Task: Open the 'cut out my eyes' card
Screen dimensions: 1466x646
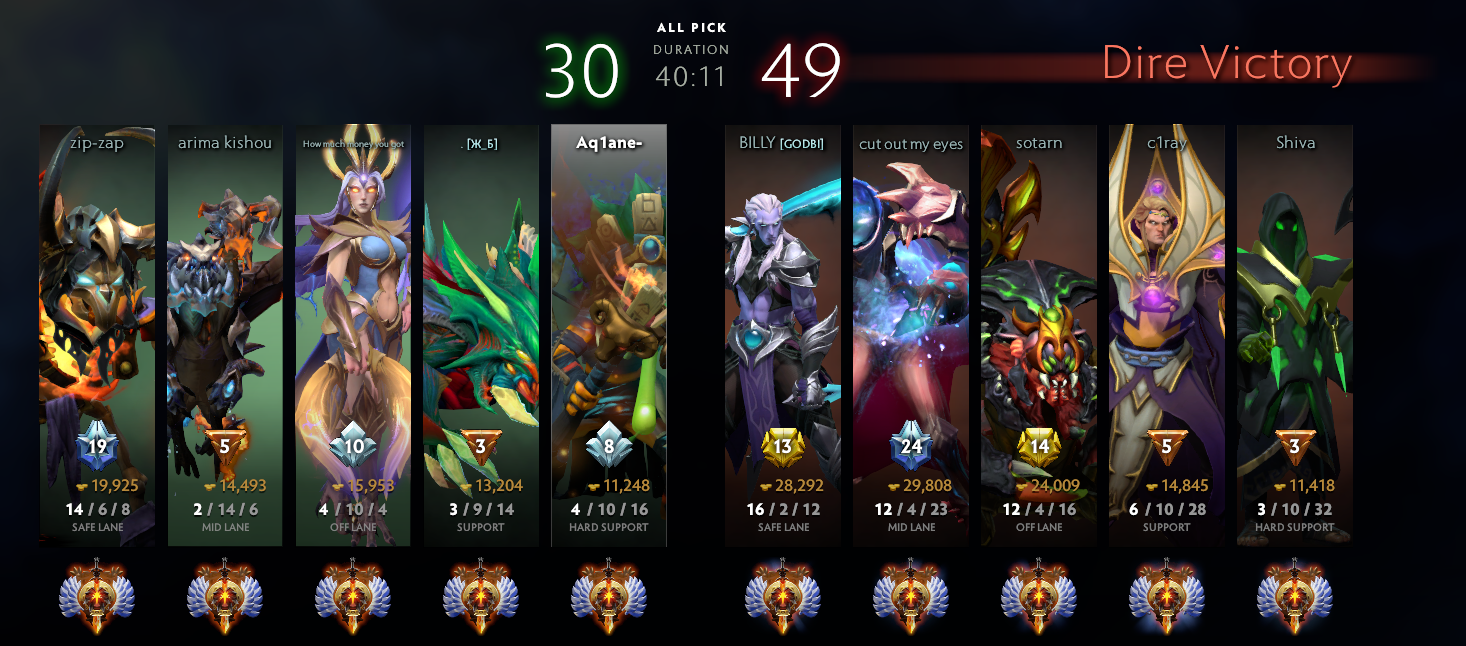Action: (x=911, y=335)
